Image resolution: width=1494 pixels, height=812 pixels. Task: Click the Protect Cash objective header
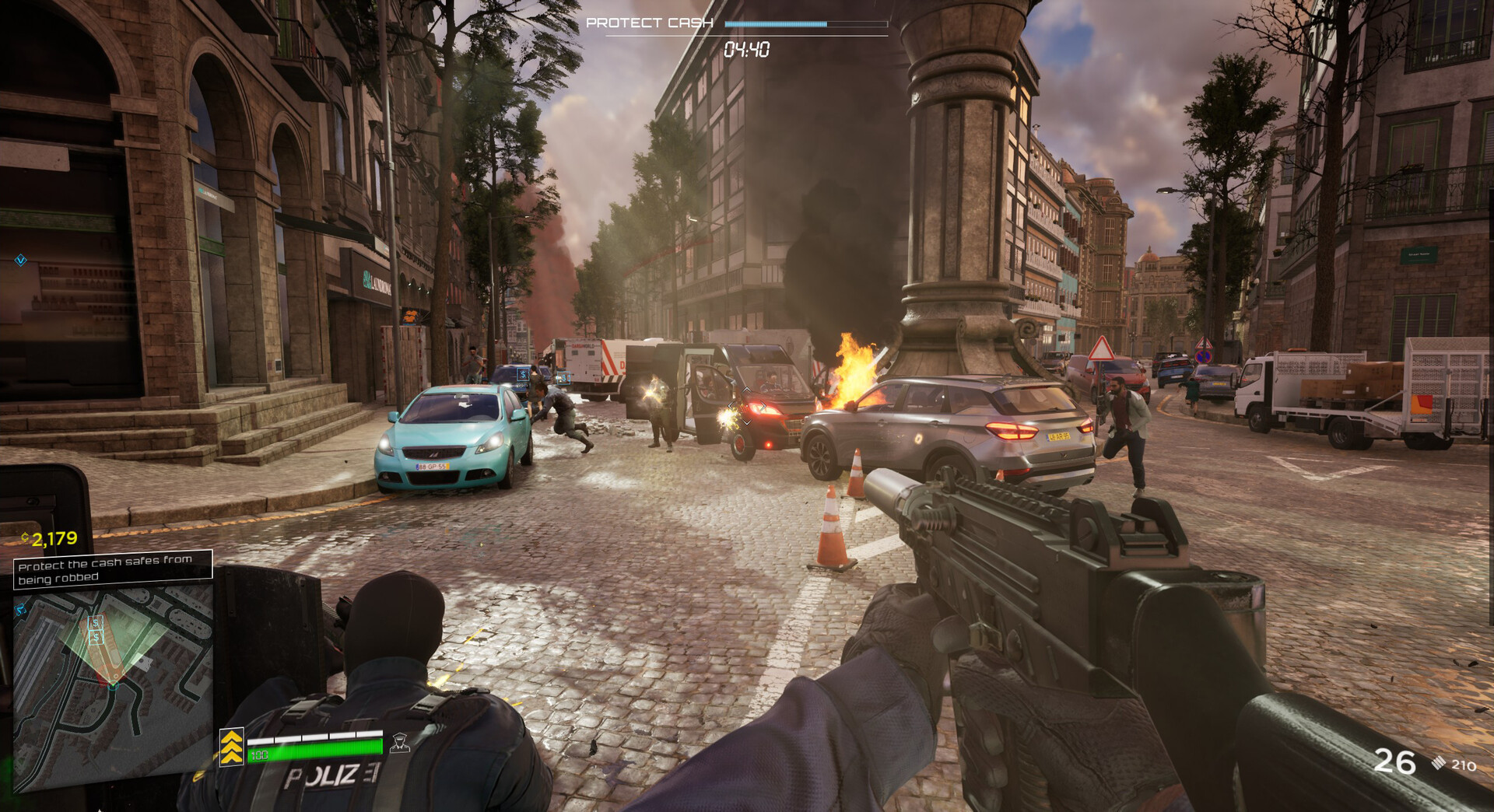pos(649,23)
